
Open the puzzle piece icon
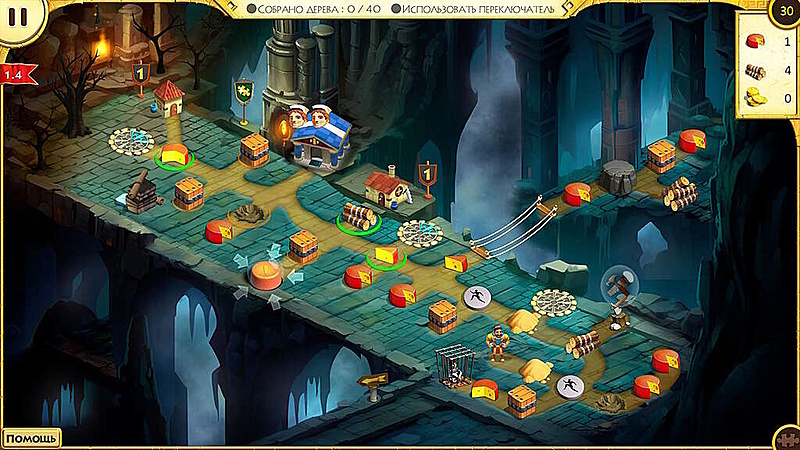[x=788, y=440]
